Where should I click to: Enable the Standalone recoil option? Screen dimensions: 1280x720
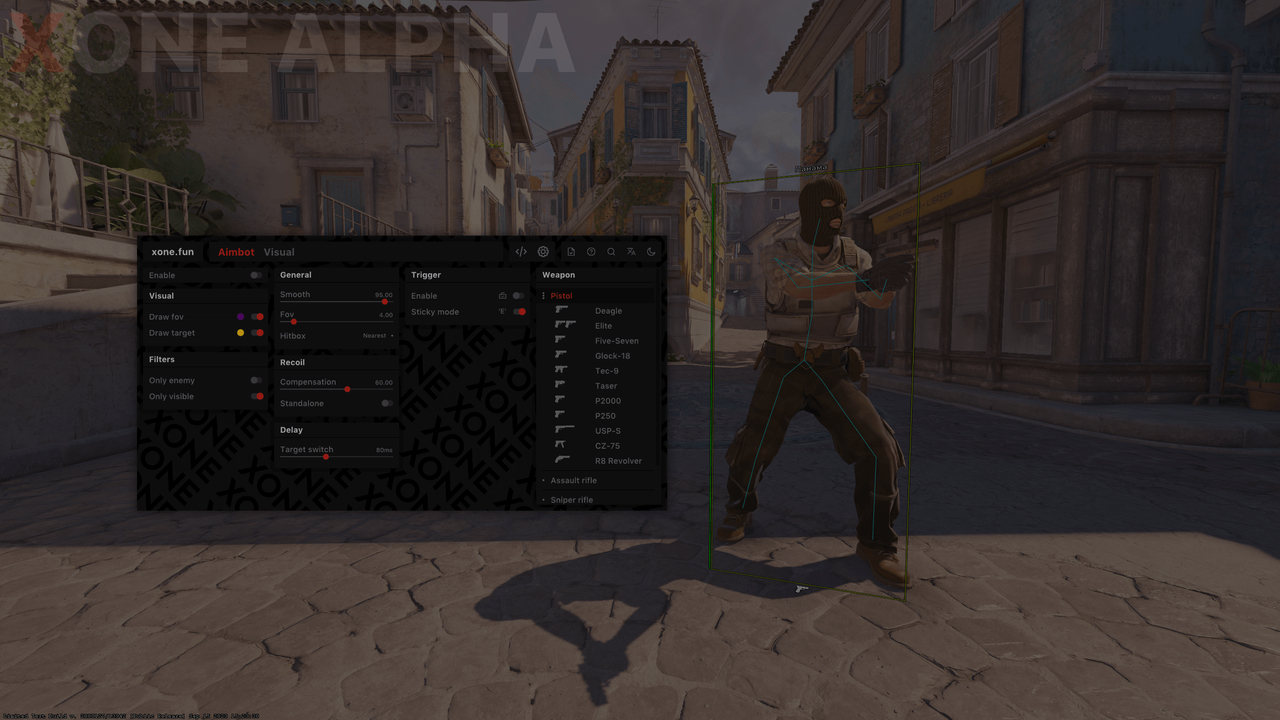tap(386, 403)
